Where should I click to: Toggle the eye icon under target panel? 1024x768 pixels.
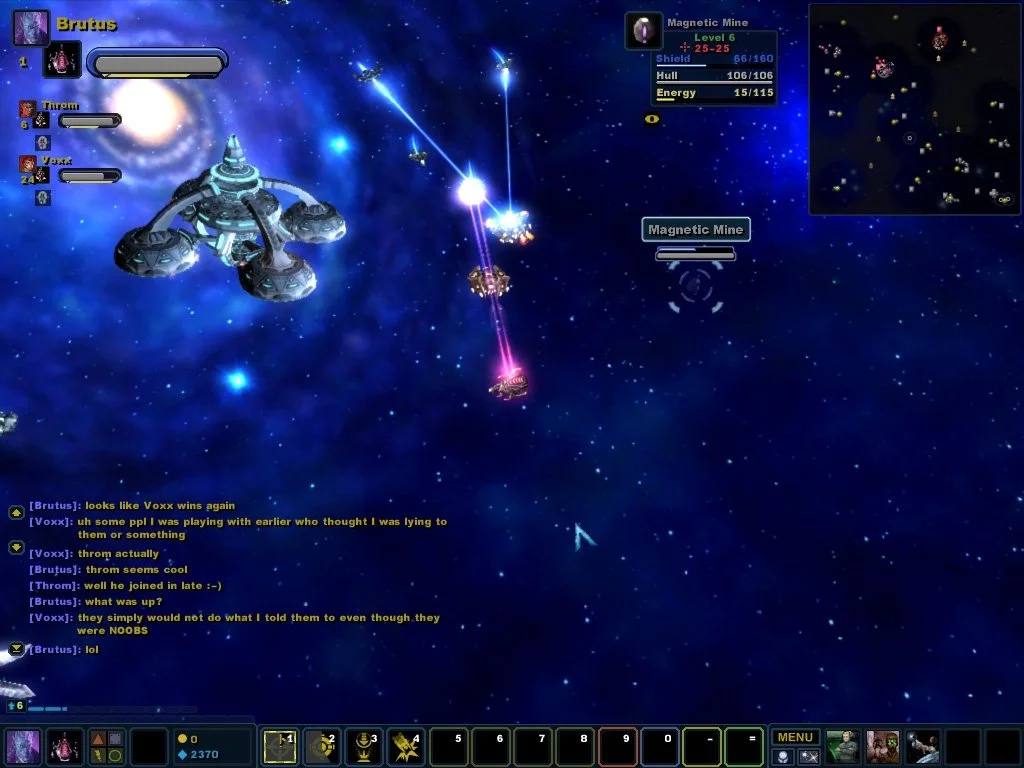click(x=652, y=119)
